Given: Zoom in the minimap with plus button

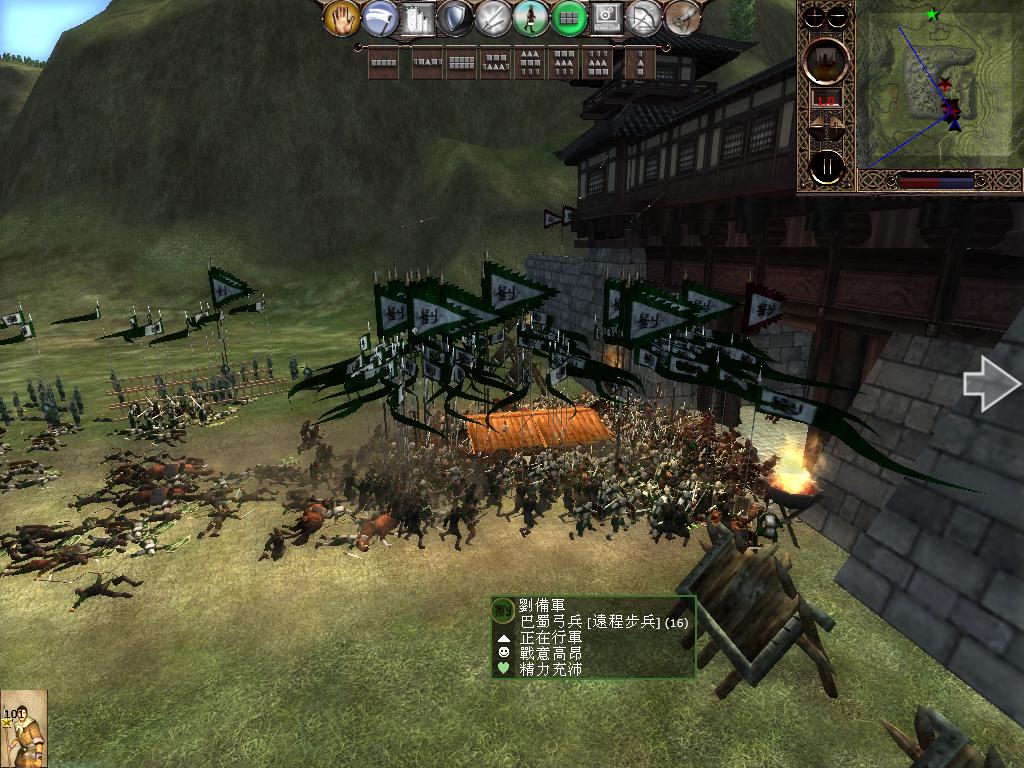Looking at the screenshot, I should coord(815,15).
